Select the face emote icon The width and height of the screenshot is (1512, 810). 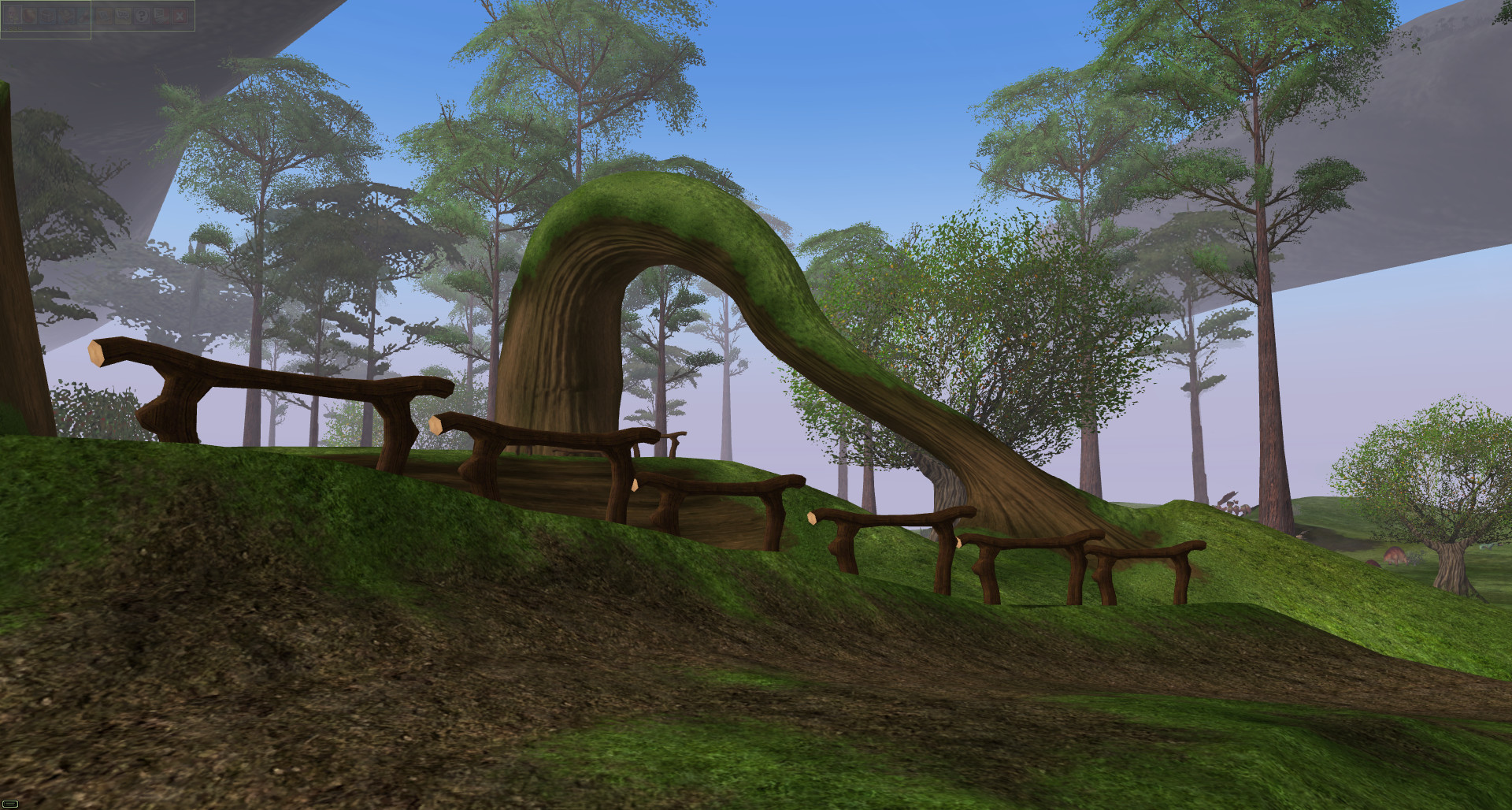click(x=66, y=16)
